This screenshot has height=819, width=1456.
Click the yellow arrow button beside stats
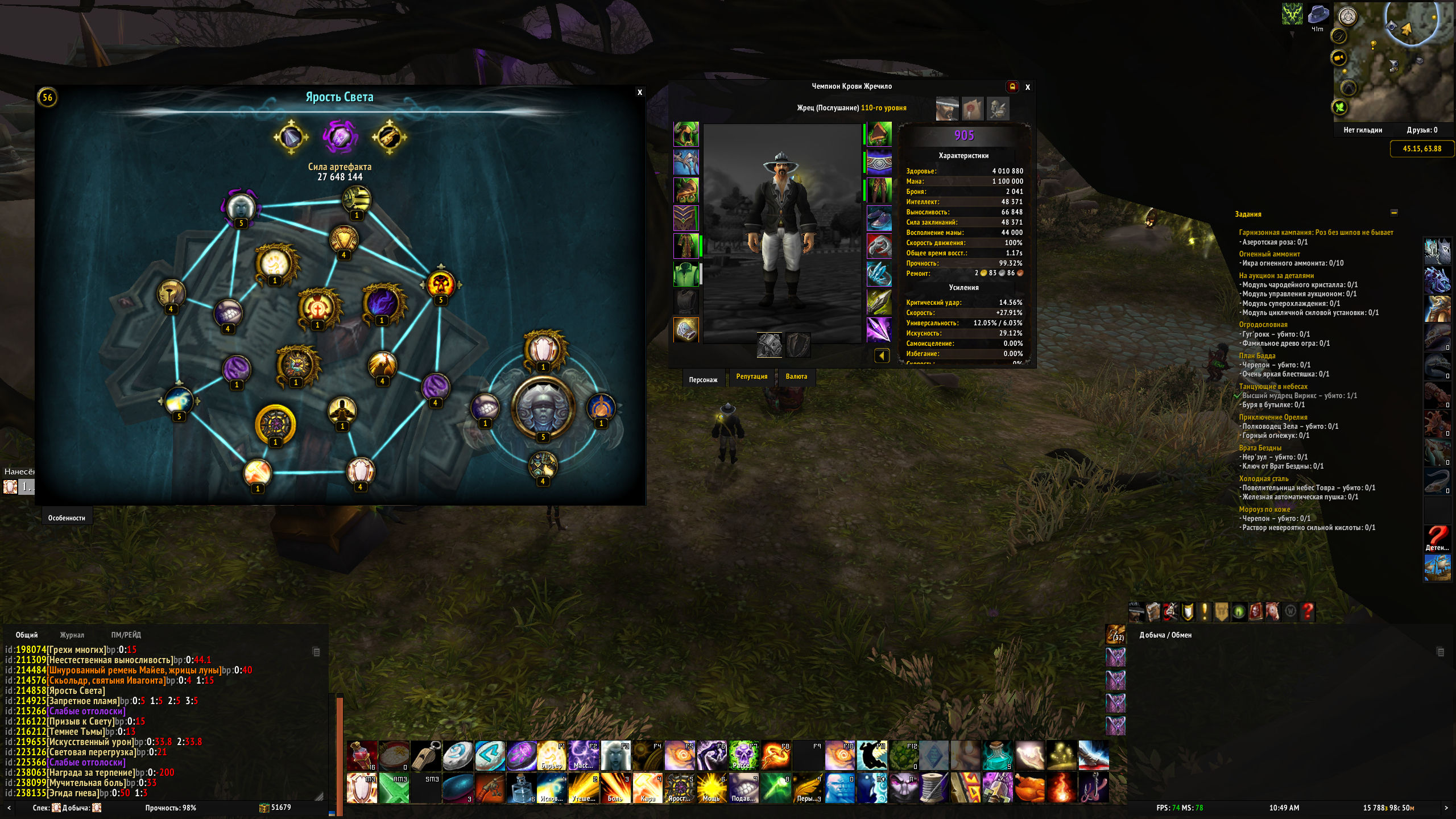coord(882,356)
